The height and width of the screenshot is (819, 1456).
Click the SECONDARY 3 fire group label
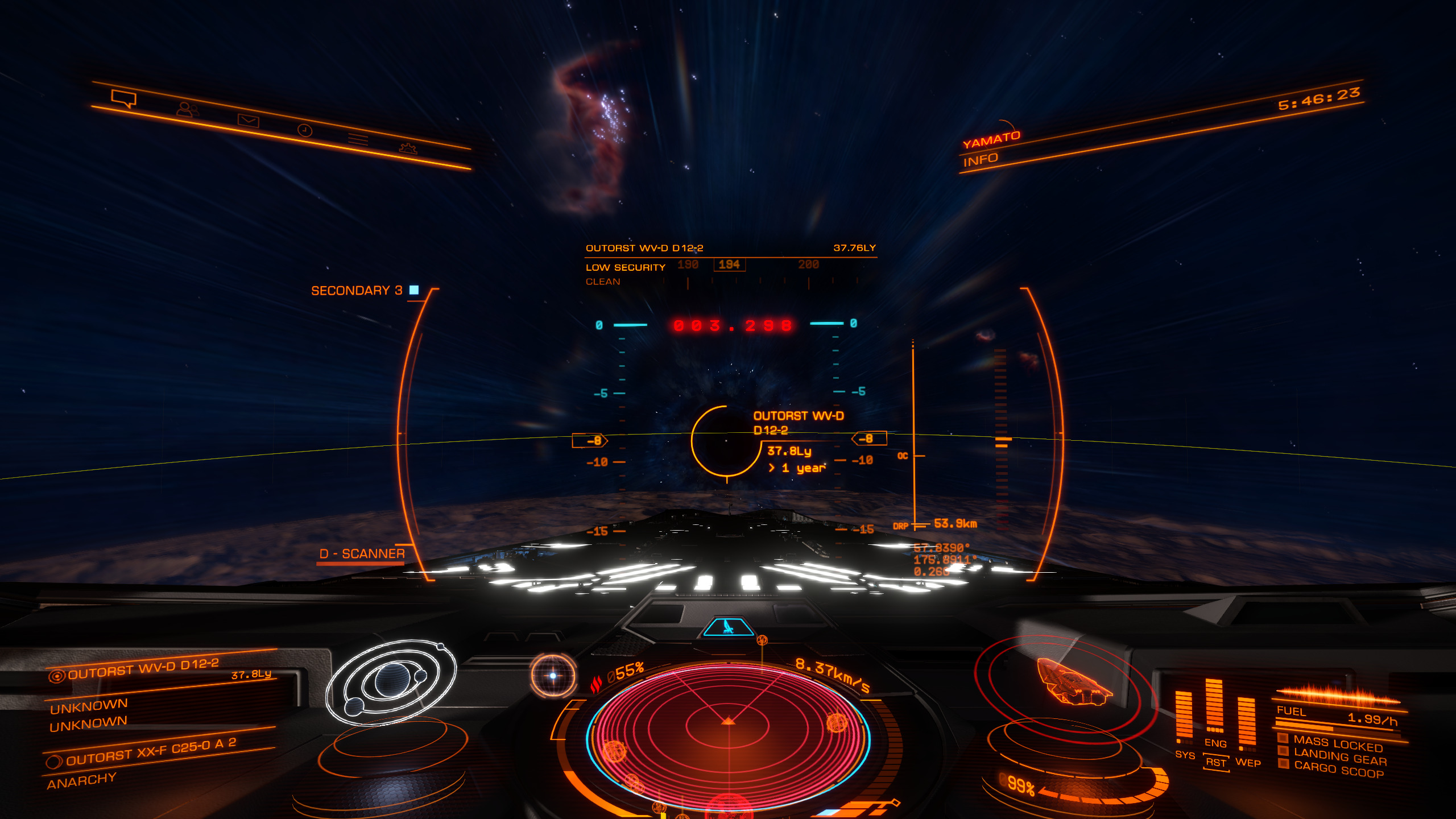click(357, 291)
